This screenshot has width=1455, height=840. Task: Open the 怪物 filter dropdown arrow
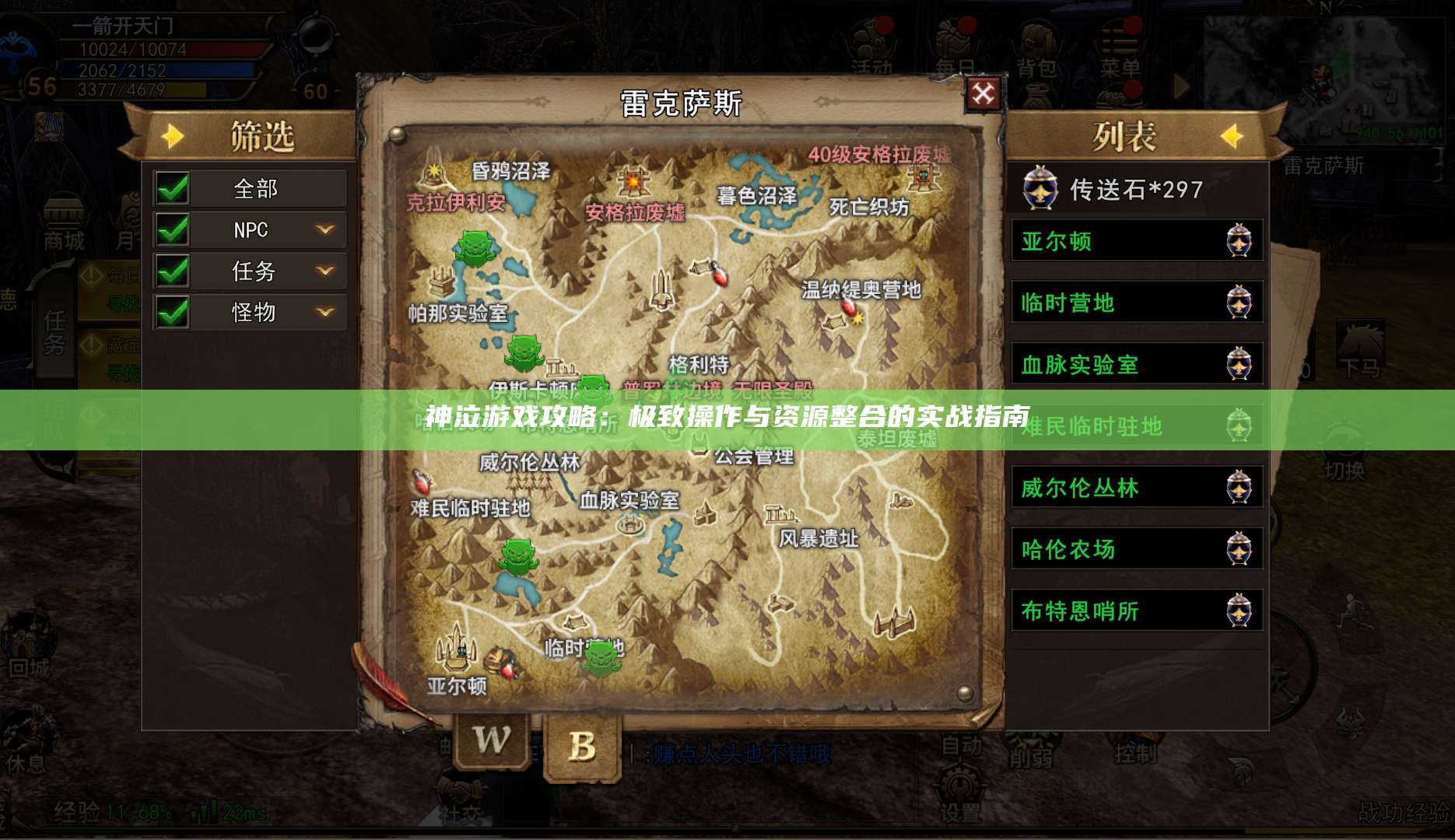click(325, 312)
